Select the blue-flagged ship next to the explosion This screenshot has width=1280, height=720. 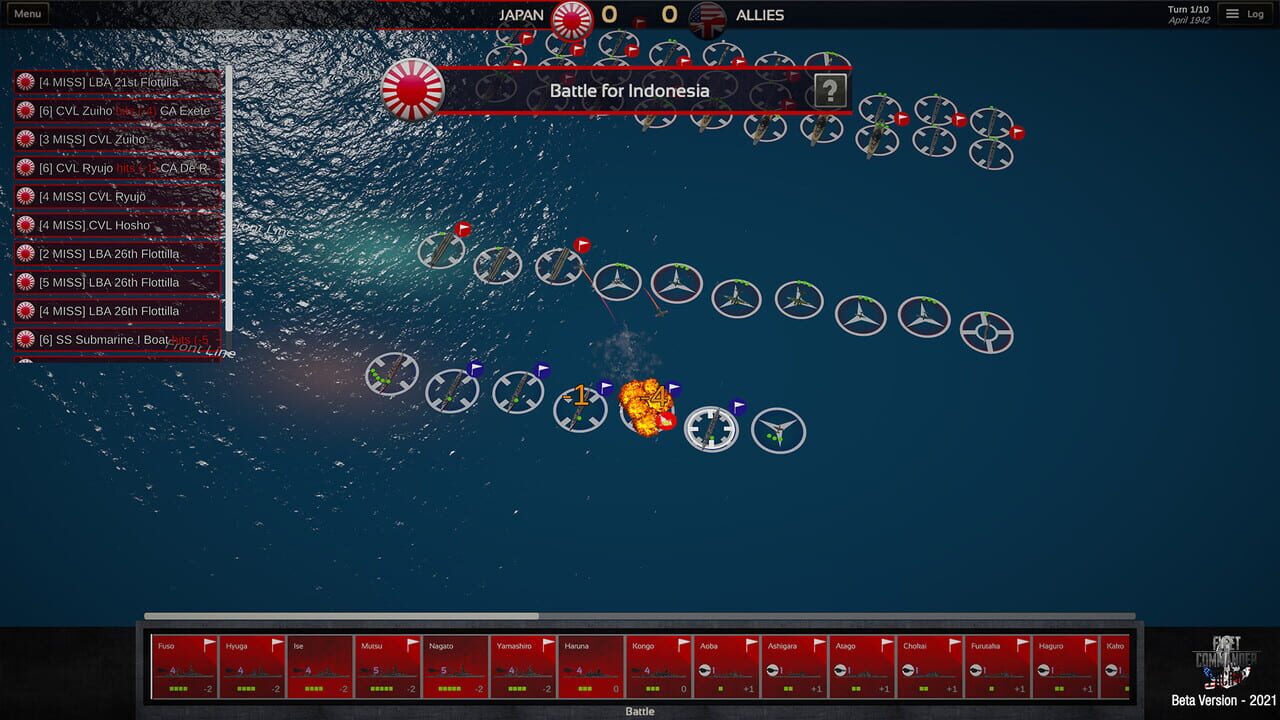(711, 428)
